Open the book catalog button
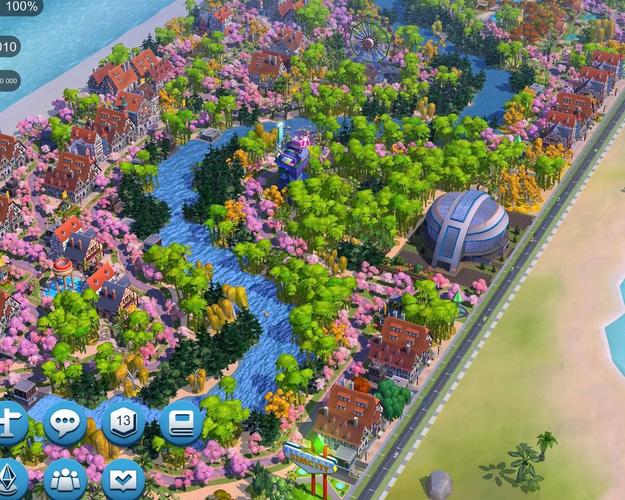The height and width of the screenshot is (500, 625). click(x=181, y=423)
